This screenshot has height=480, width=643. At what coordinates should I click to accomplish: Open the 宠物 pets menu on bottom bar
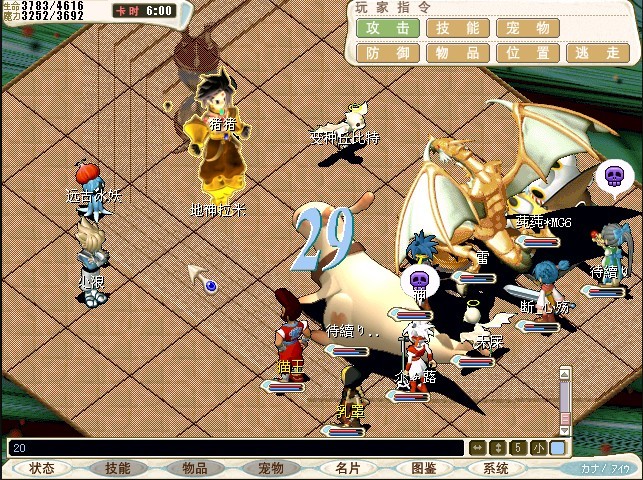tap(271, 468)
